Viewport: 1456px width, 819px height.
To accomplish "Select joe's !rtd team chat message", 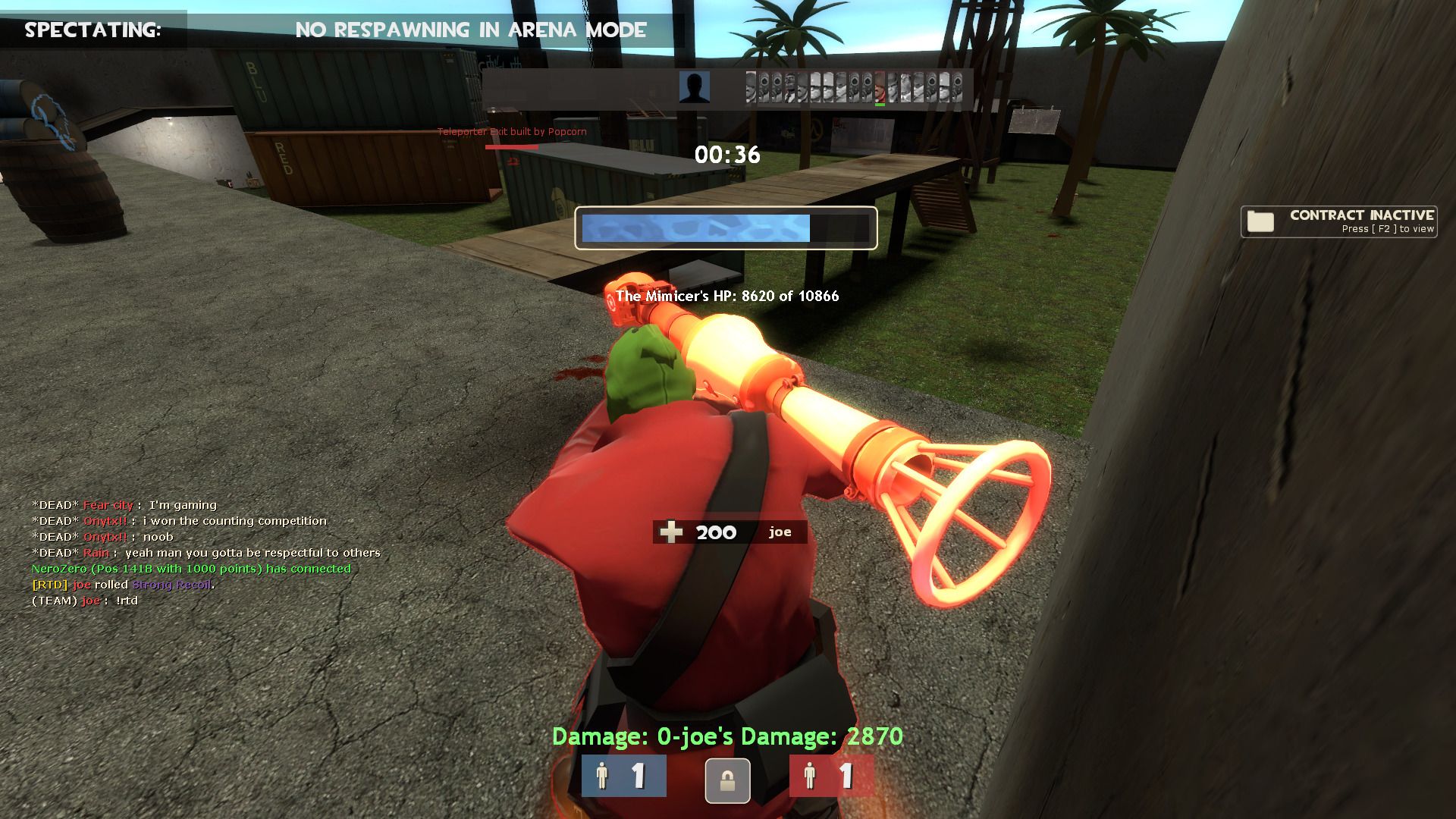I will point(85,601).
